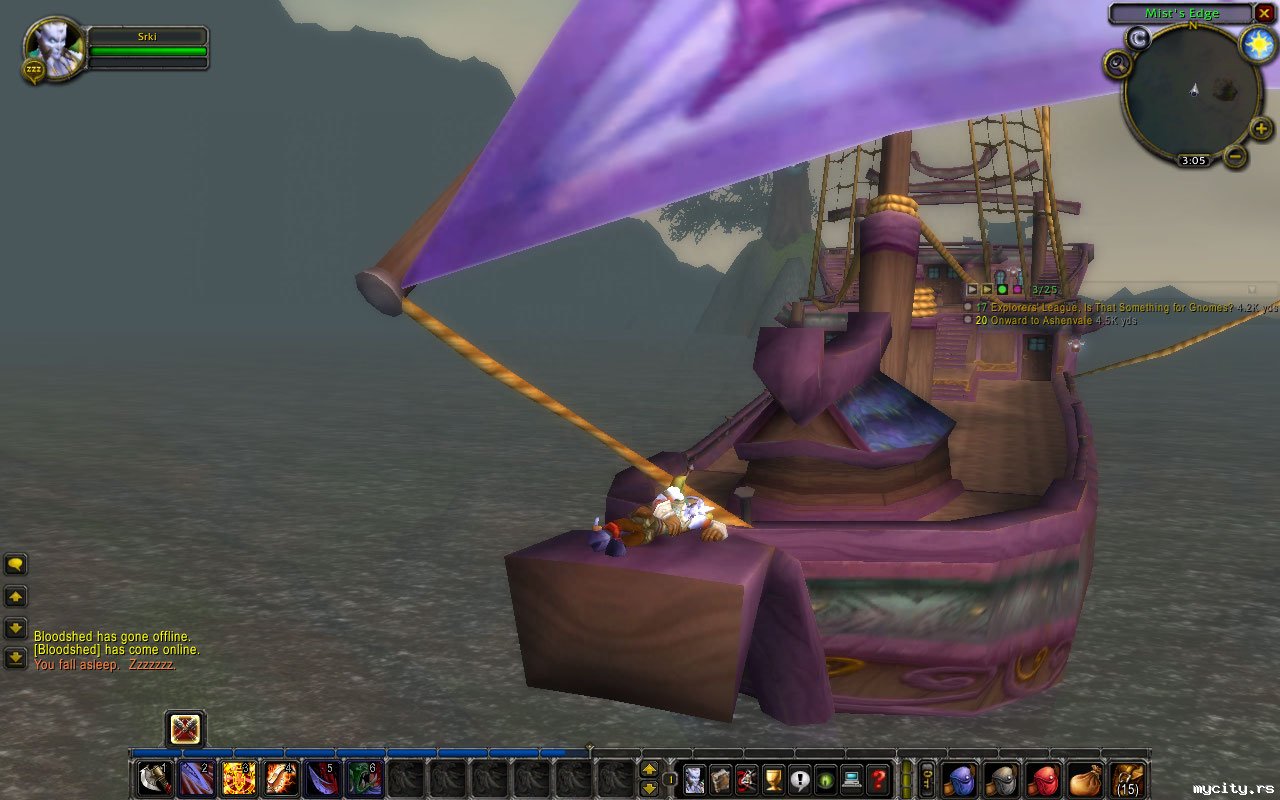The image size is (1280, 800).
Task: Open the calendar via the sun icon
Action: click(1258, 45)
